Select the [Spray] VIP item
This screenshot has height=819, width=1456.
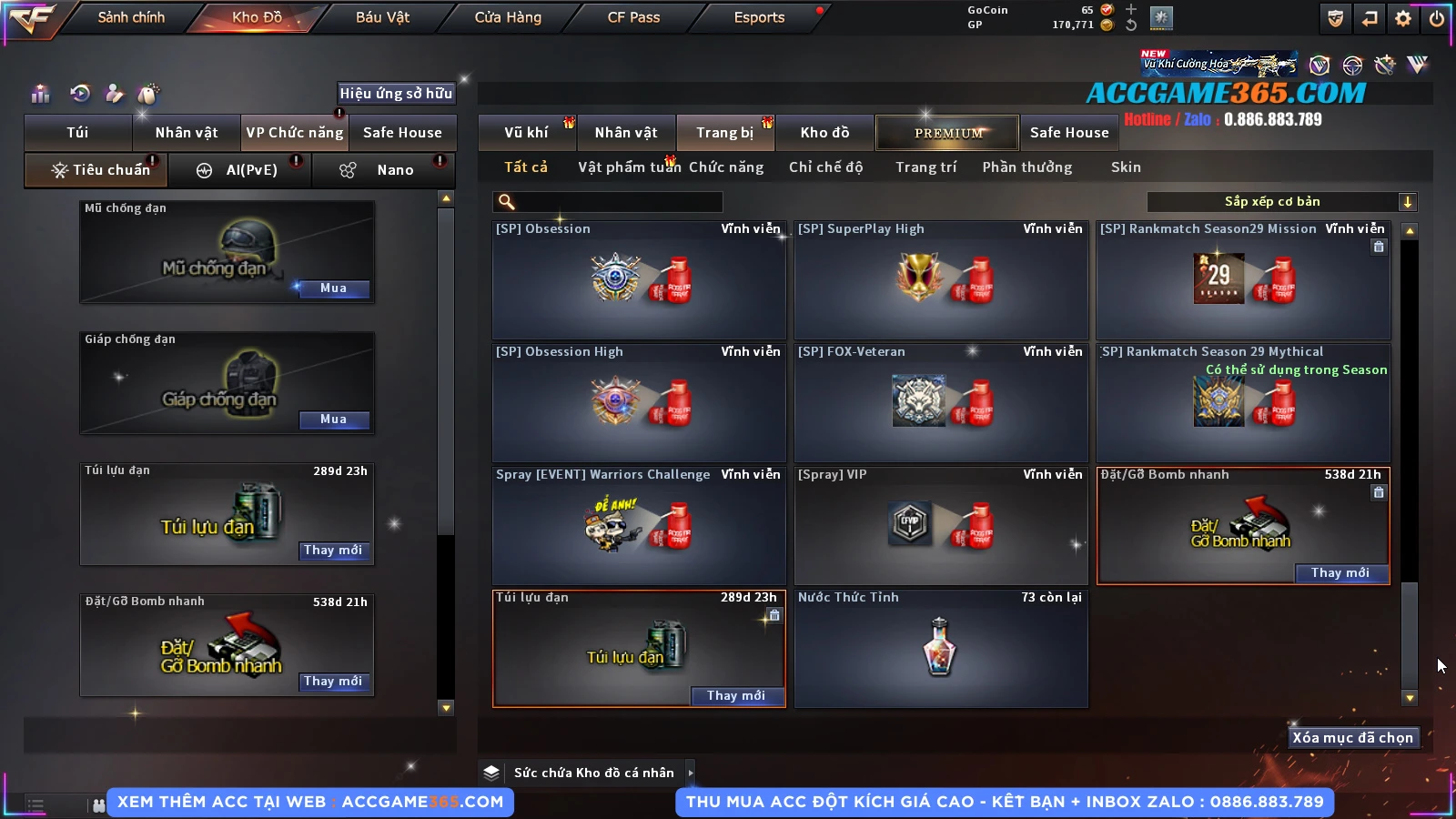point(941,525)
